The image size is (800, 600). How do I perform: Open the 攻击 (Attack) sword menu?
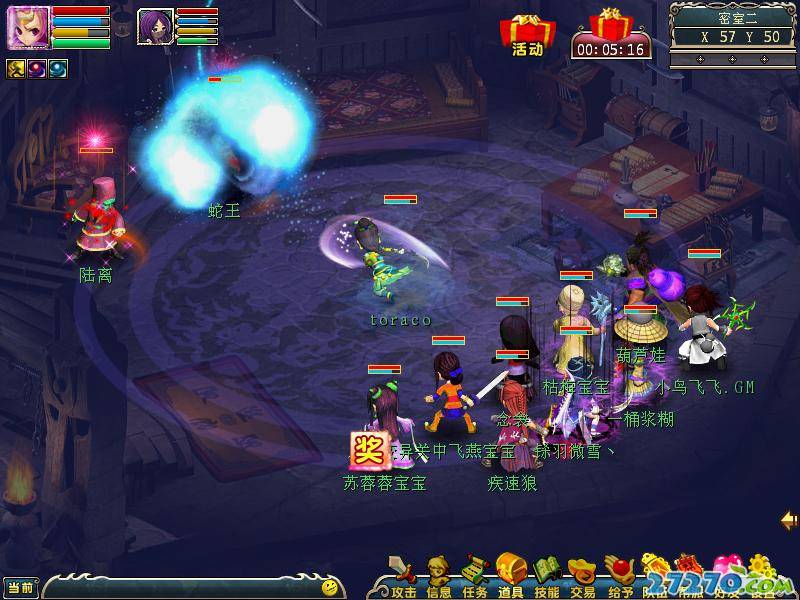click(403, 574)
